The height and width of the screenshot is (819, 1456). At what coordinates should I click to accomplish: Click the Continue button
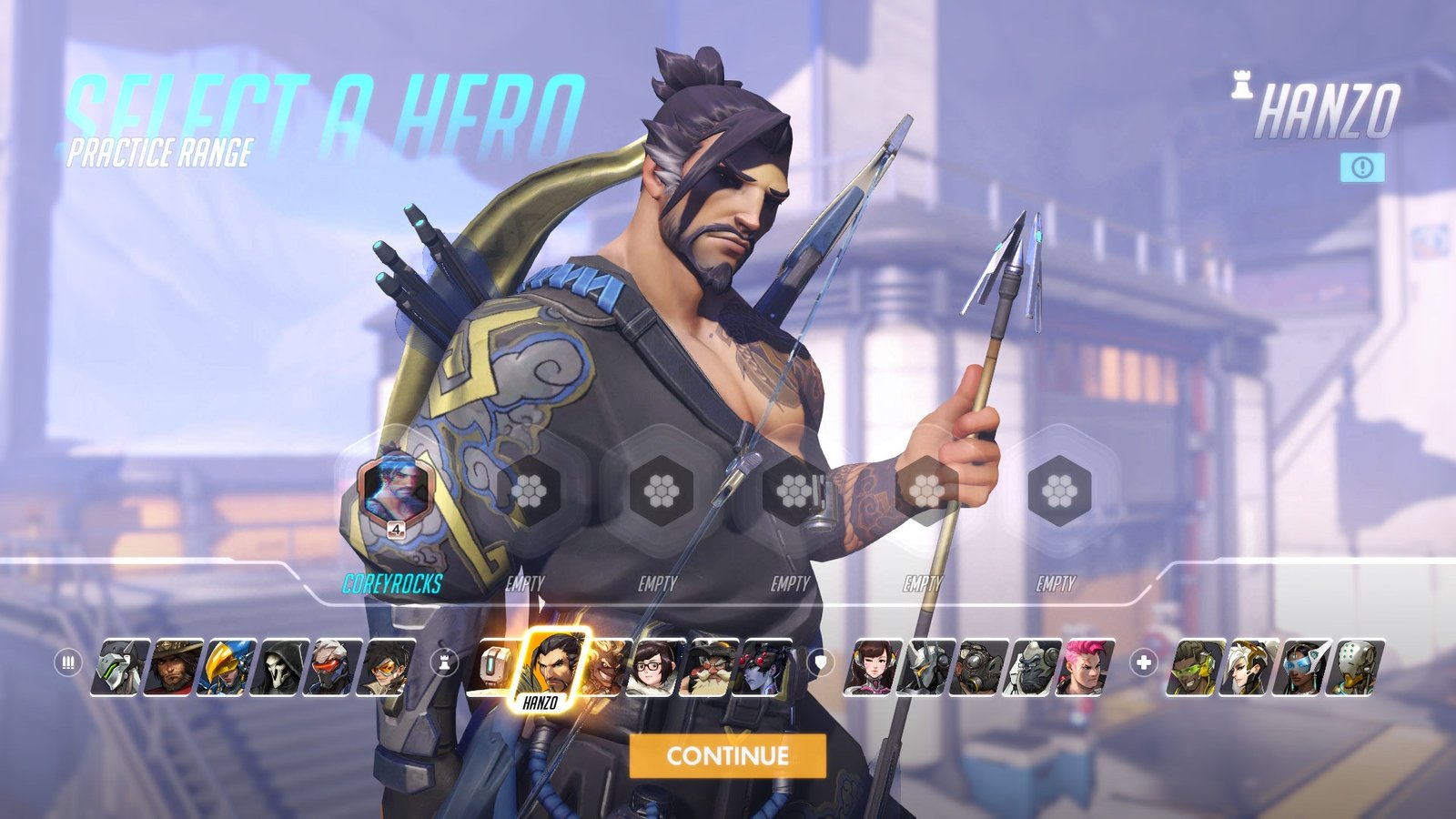pos(727,755)
